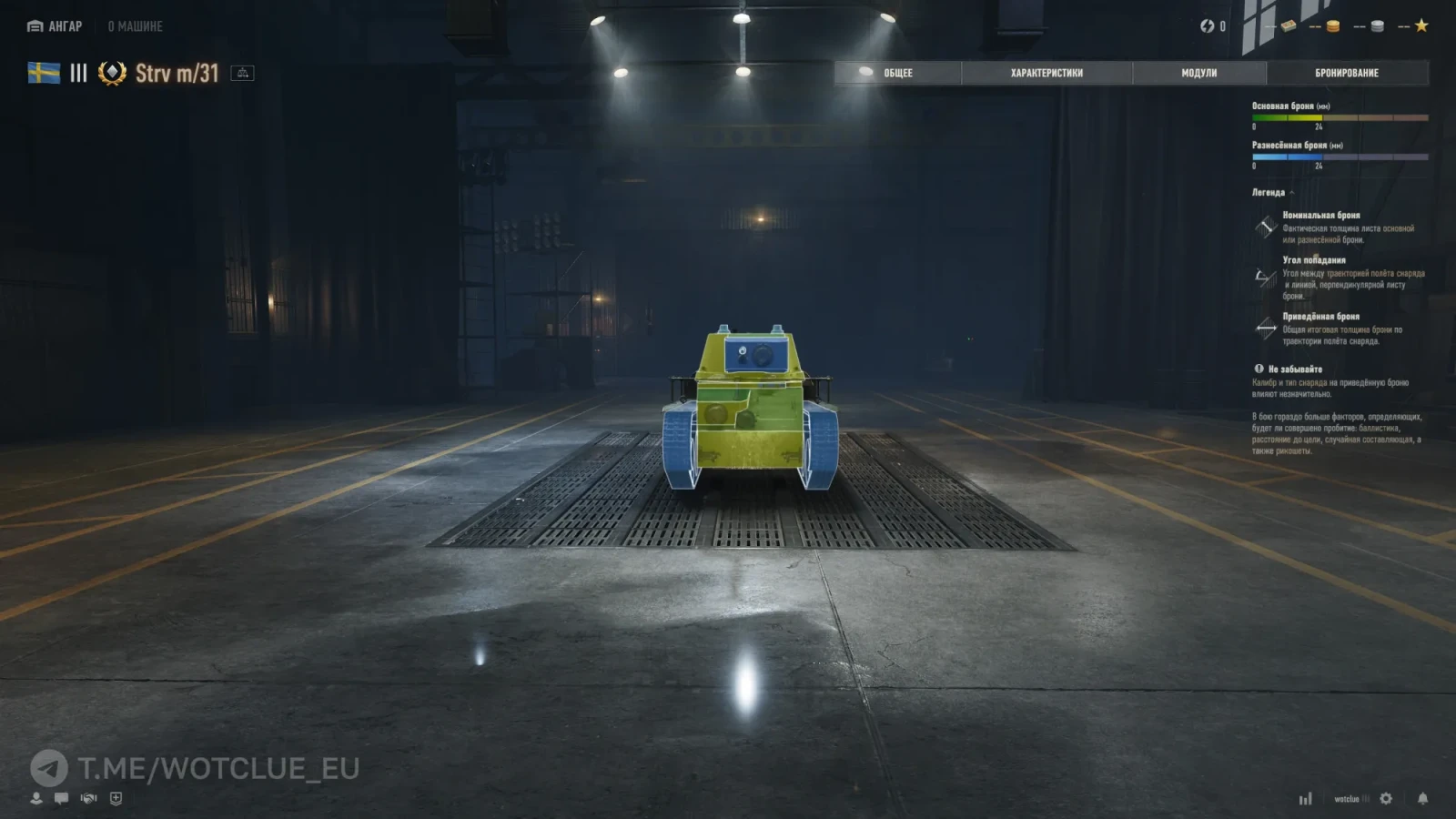Return to the Ангар (hangar) screen
This screenshot has height=819, width=1456.
pos(56,26)
